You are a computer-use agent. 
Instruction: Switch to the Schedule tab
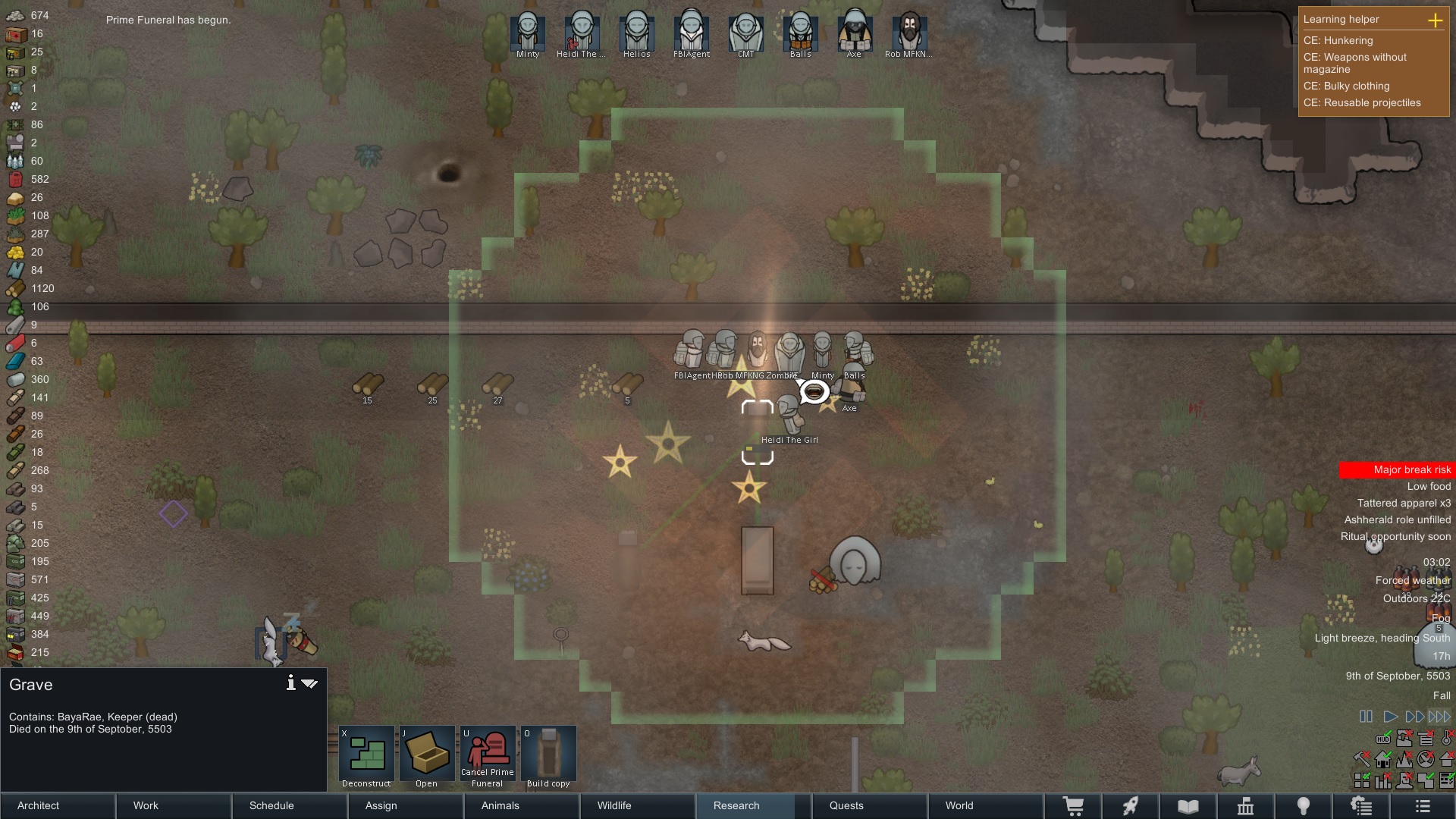tap(289, 805)
